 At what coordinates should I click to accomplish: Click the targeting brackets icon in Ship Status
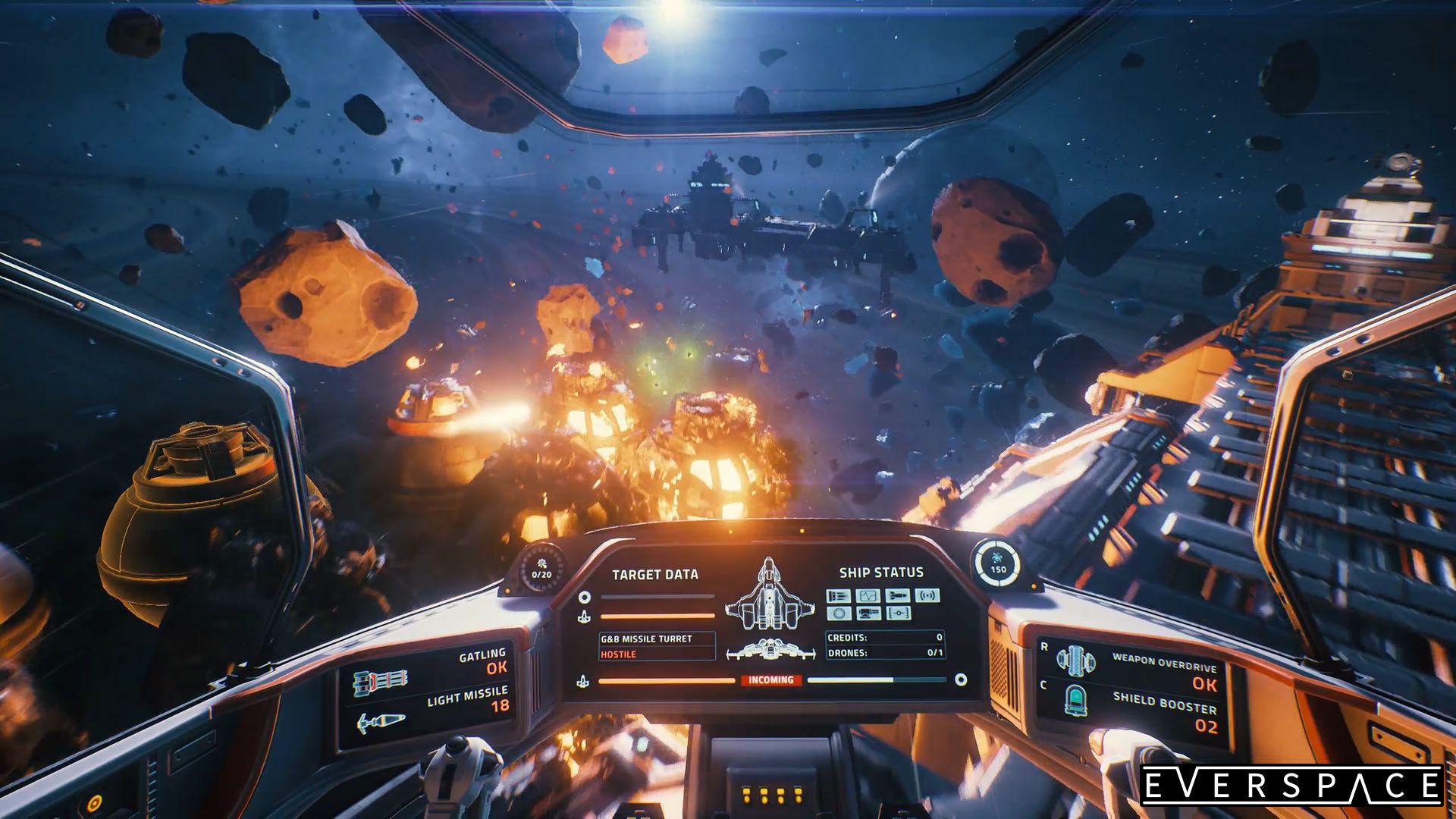(x=899, y=613)
